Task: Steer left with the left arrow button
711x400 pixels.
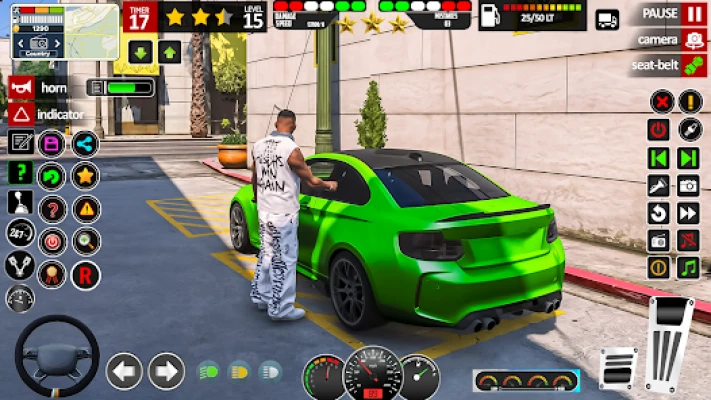Action: click(124, 372)
